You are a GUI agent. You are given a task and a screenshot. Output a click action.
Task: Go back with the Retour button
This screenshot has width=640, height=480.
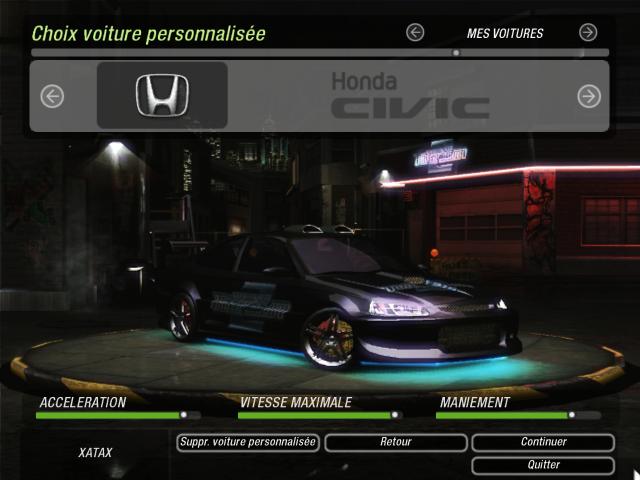[396, 442]
